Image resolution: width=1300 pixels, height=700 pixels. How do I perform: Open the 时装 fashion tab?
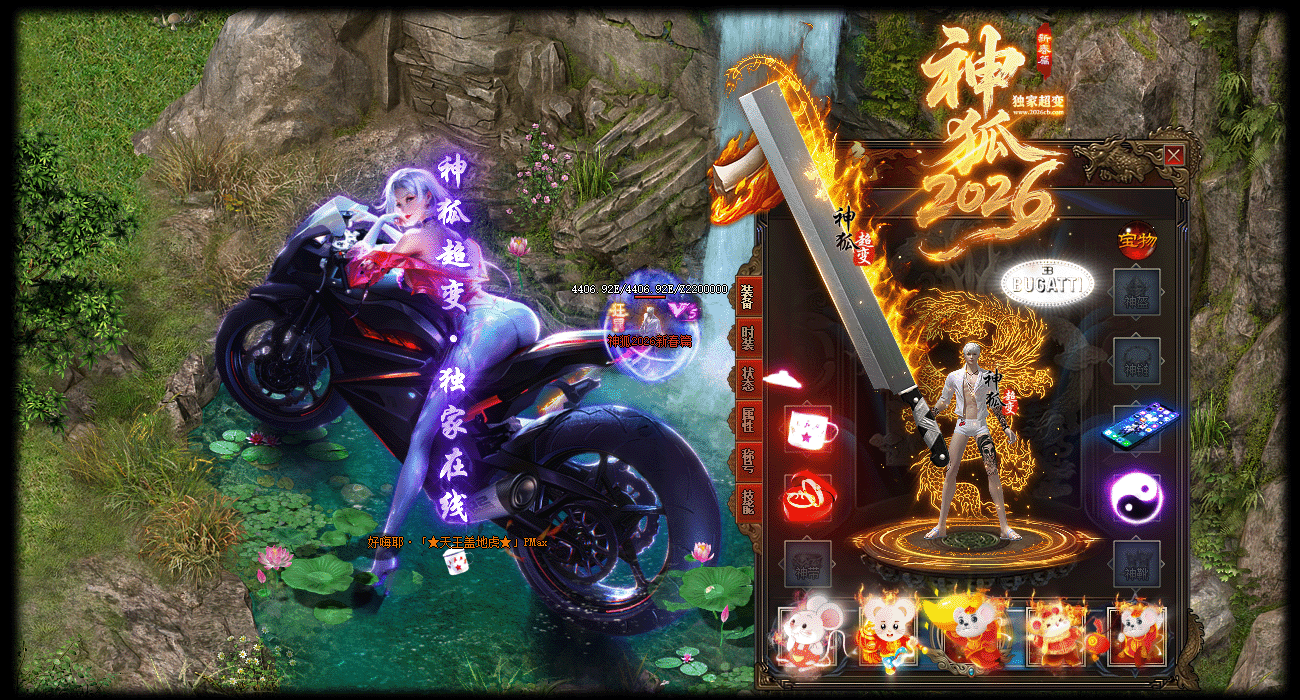coord(748,338)
